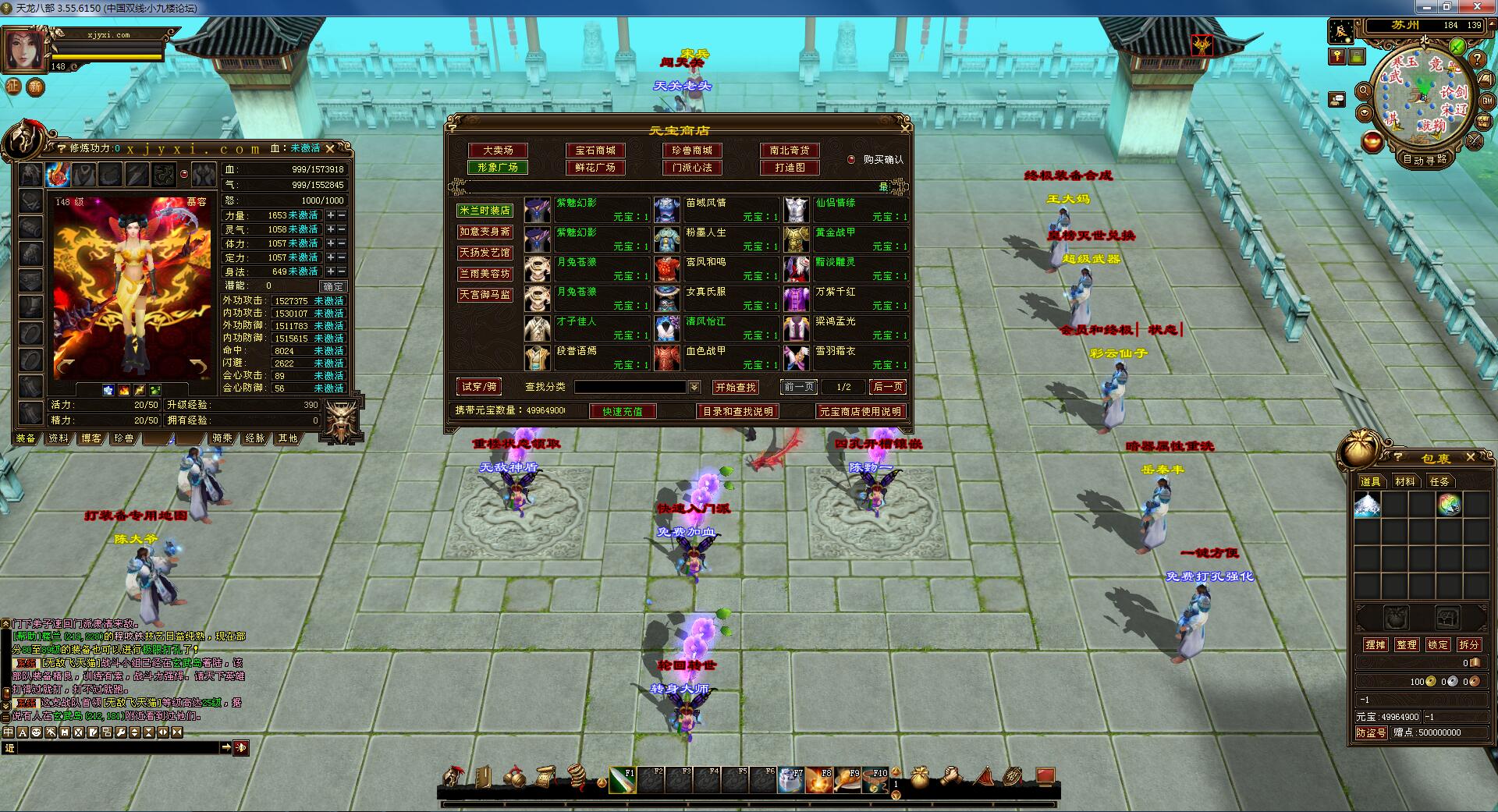This screenshot has height=812, width=1498.
Task: Open the 大卖场 shop category
Action: [498, 151]
